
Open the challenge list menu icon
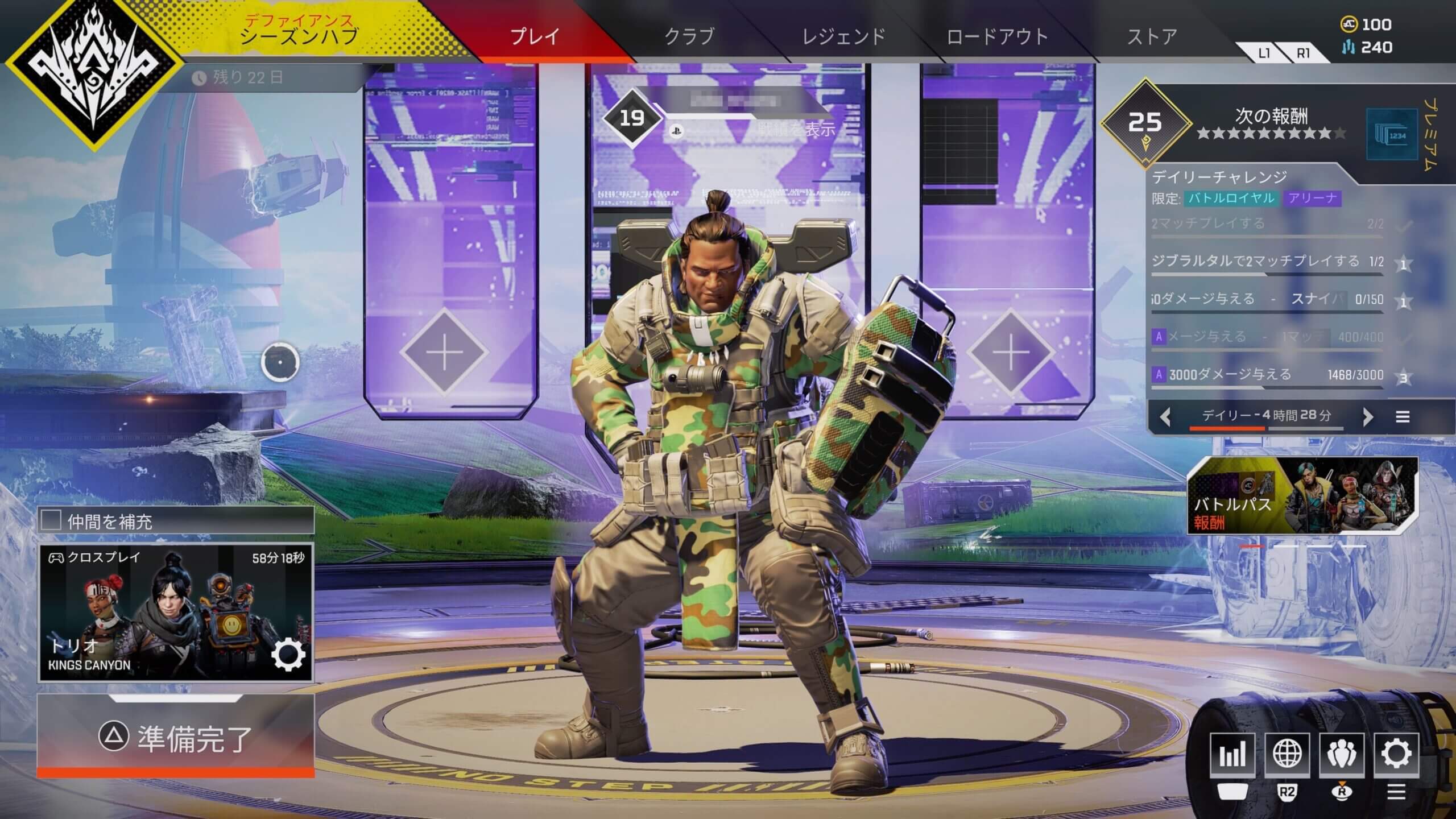(x=1403, y=417)
